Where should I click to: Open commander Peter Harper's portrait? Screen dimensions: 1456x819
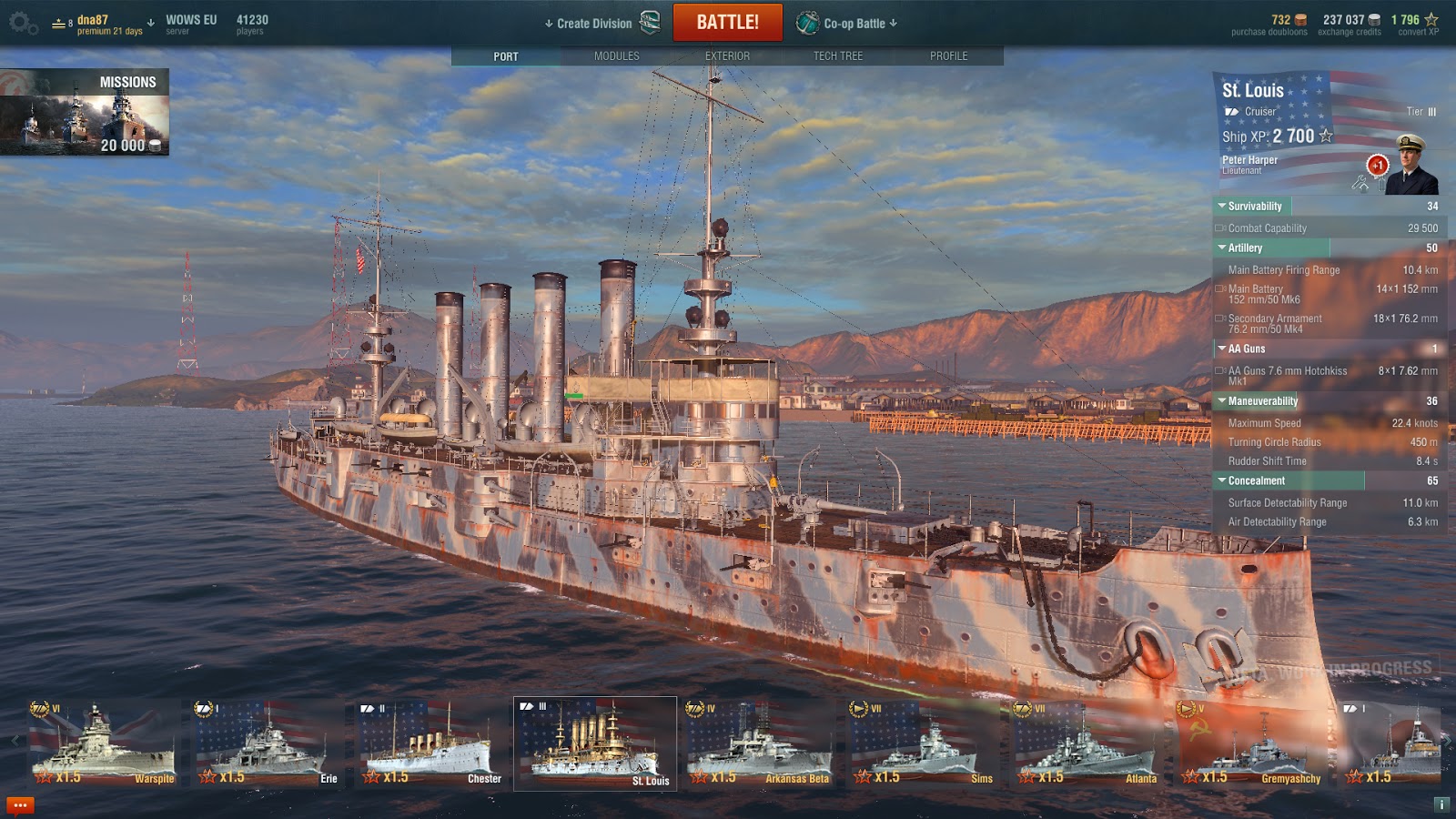coord(1410,166)
